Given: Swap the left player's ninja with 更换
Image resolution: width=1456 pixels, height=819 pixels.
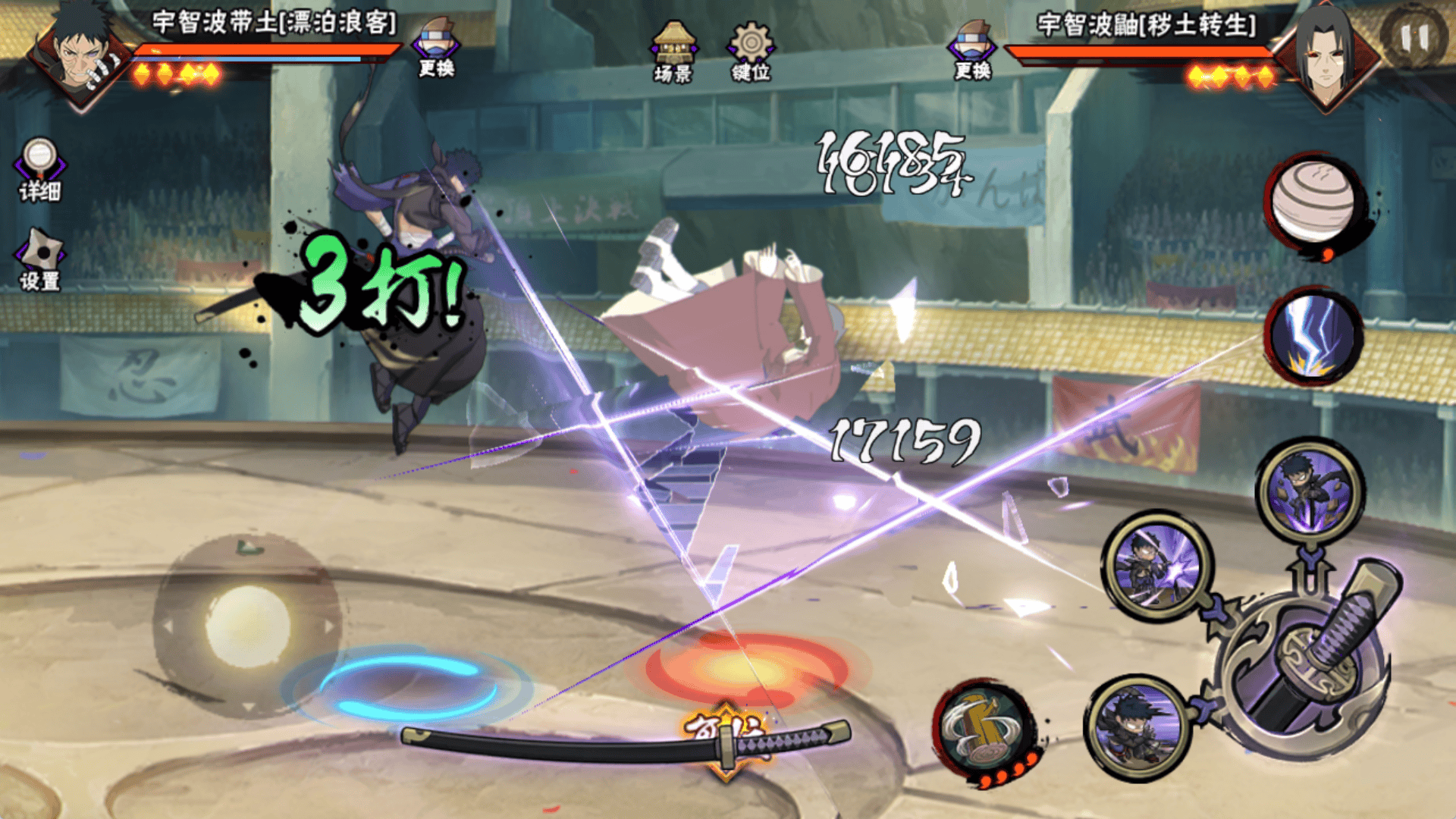Looking at the screenshot, I should 437,49.
